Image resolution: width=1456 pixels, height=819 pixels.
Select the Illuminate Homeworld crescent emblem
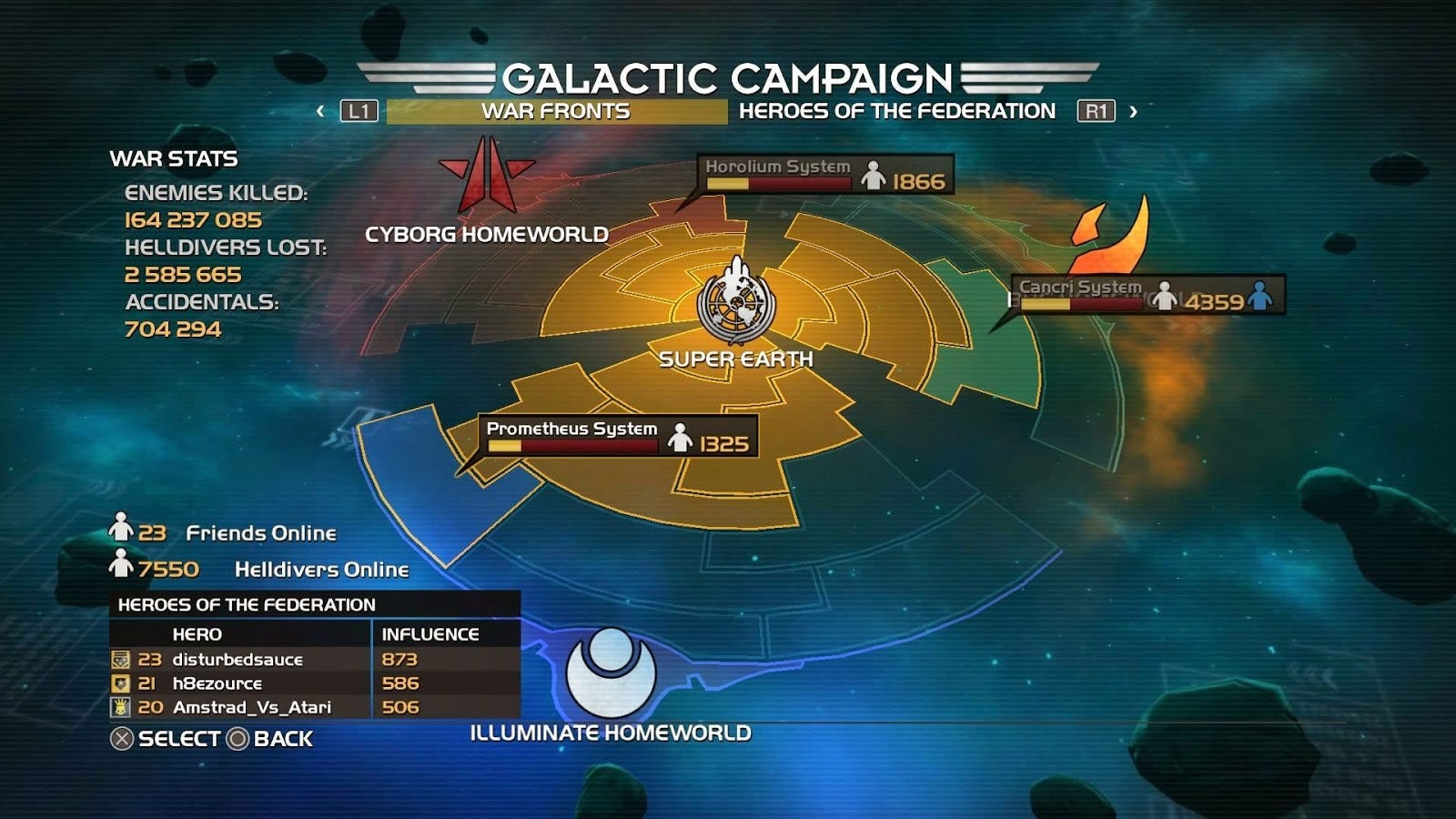pyautogui.click(x=611, y=672)
